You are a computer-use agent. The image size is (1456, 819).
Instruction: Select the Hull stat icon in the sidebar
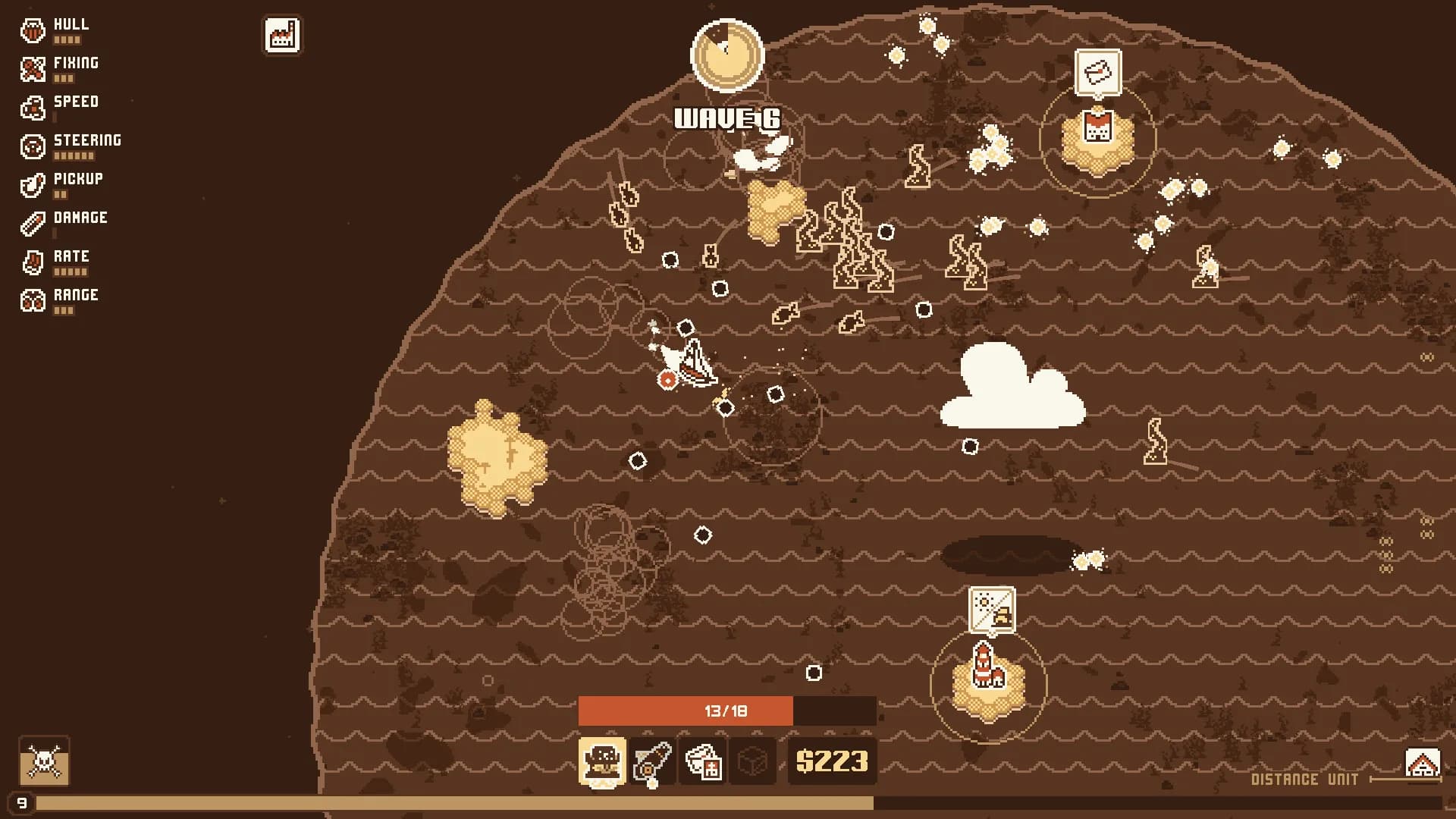(x=32, y=29)
